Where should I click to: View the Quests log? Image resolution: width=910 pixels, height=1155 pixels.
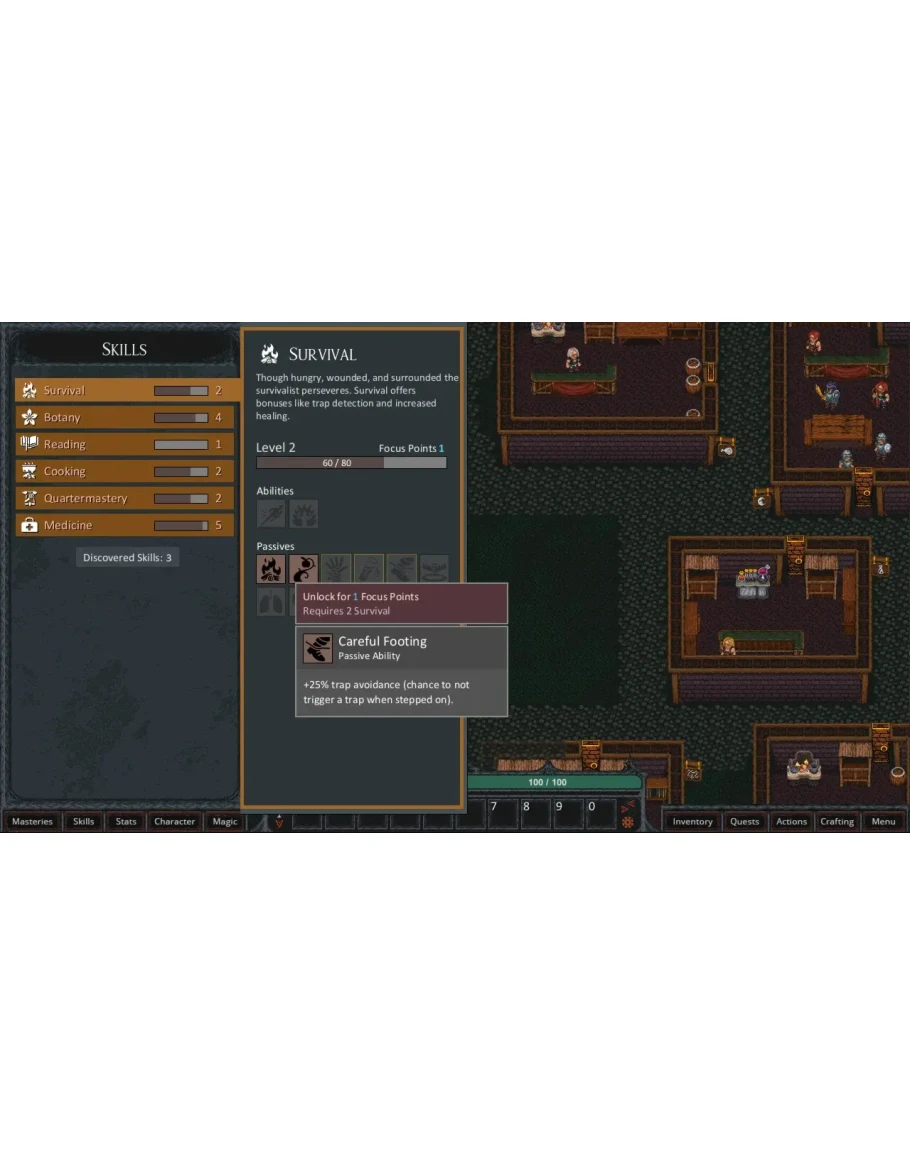(x=745, y=822)
